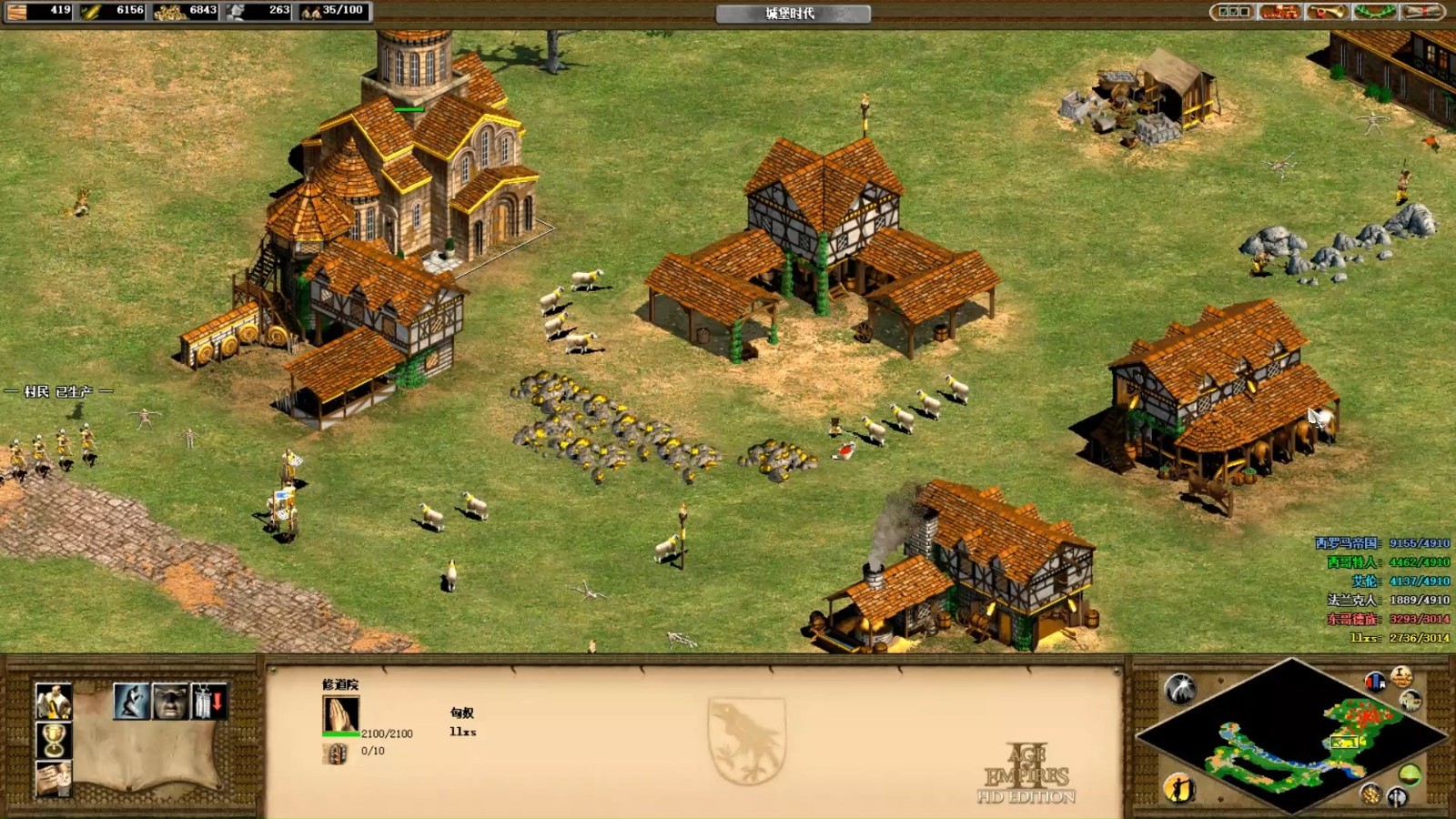This screenshot has width=1456, height=819.
Task: Click the idle villager button
Action: (1178, 788)
